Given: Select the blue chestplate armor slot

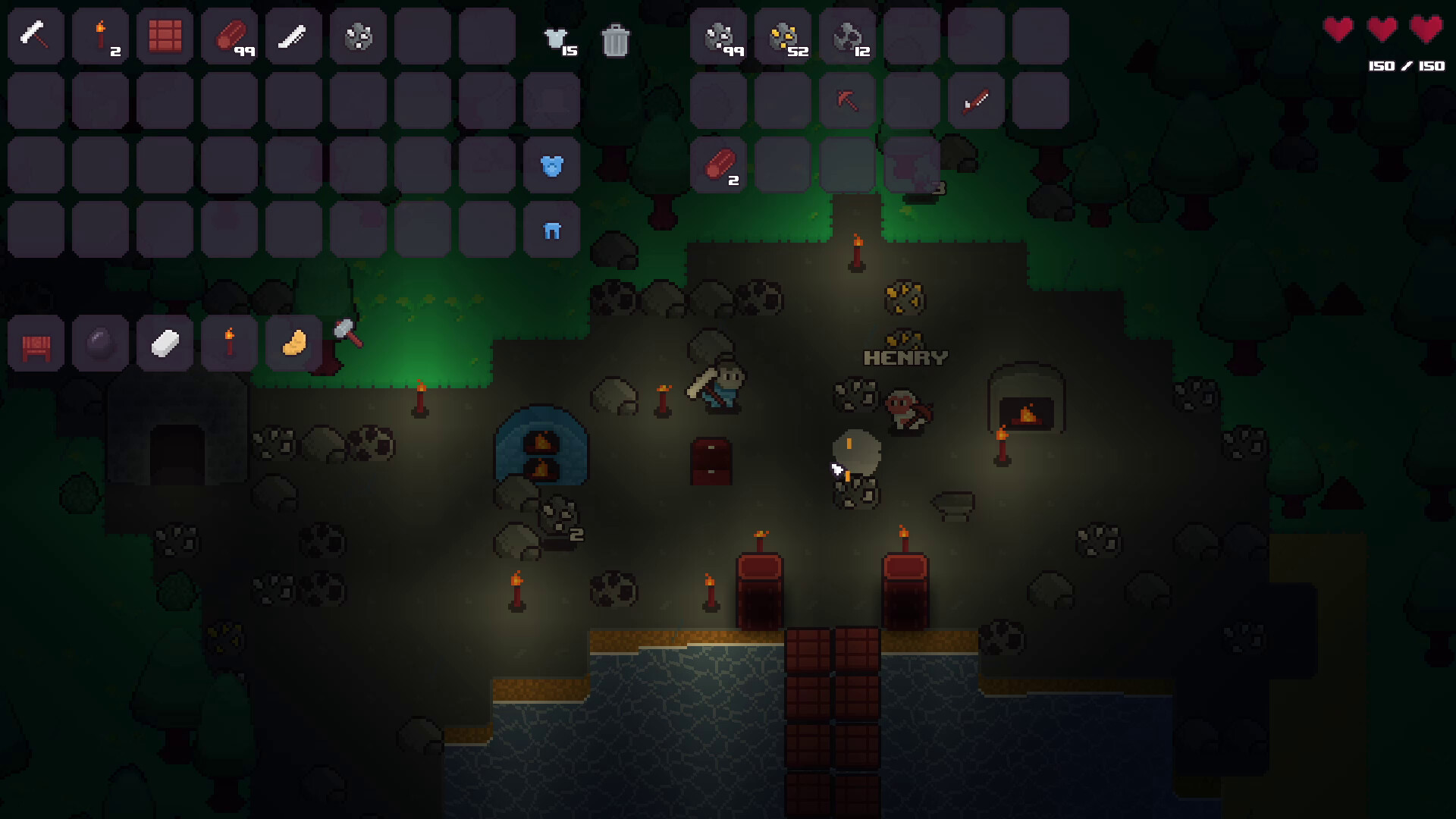Looking at the screenshot, I should 551,165.
